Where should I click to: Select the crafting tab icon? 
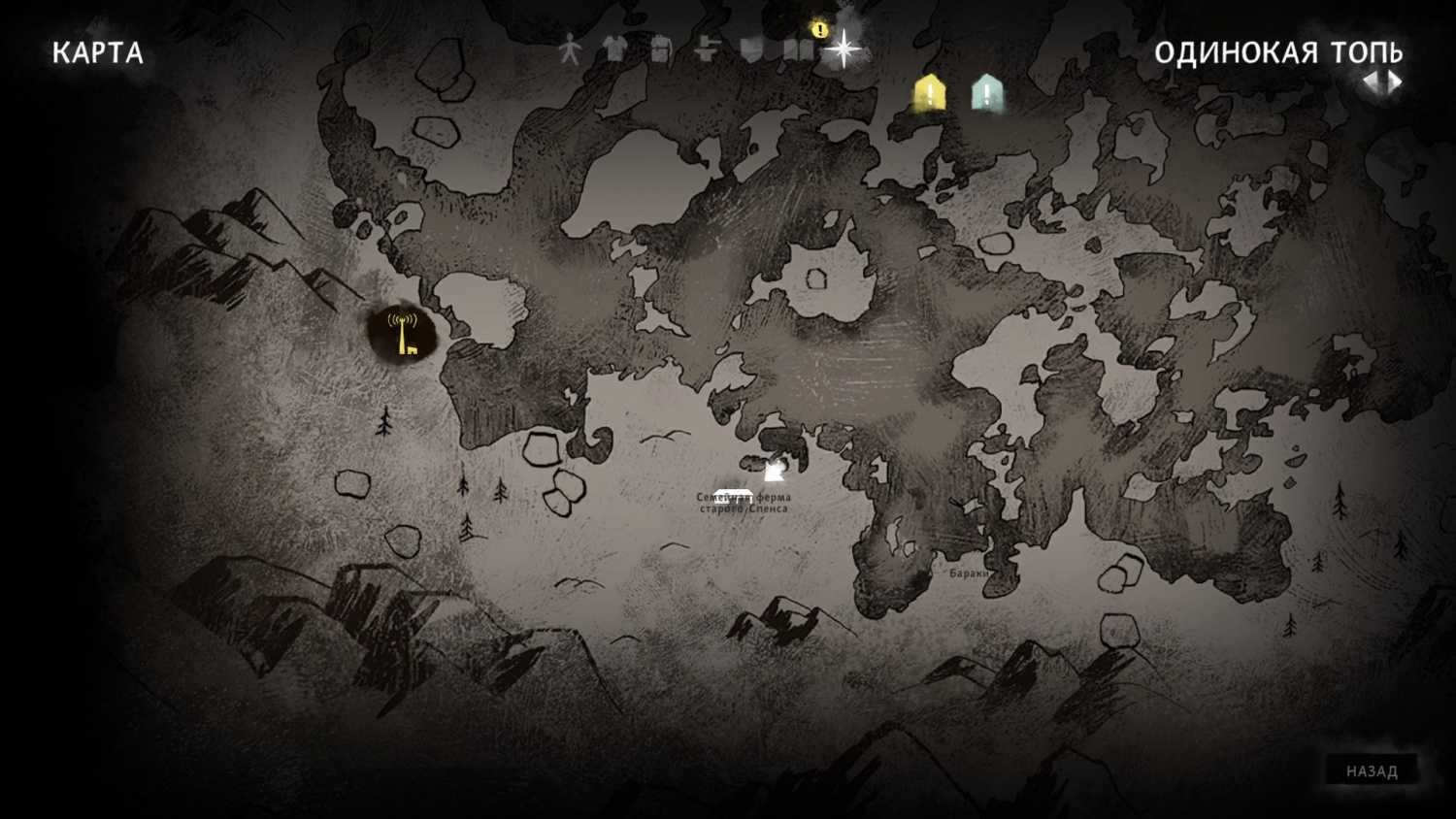pyautogui.click(x=706, y=49)
